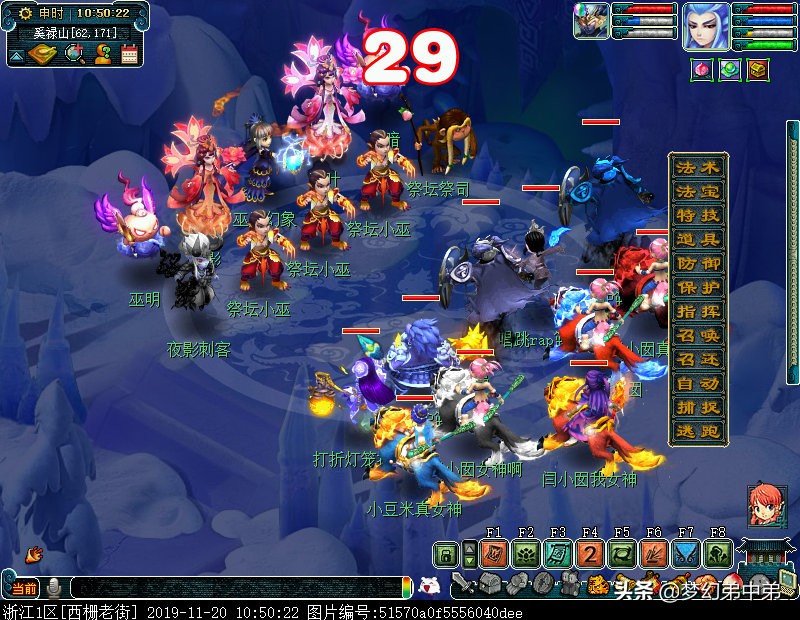Open the 指挥 command option

(x=697, y=311)
